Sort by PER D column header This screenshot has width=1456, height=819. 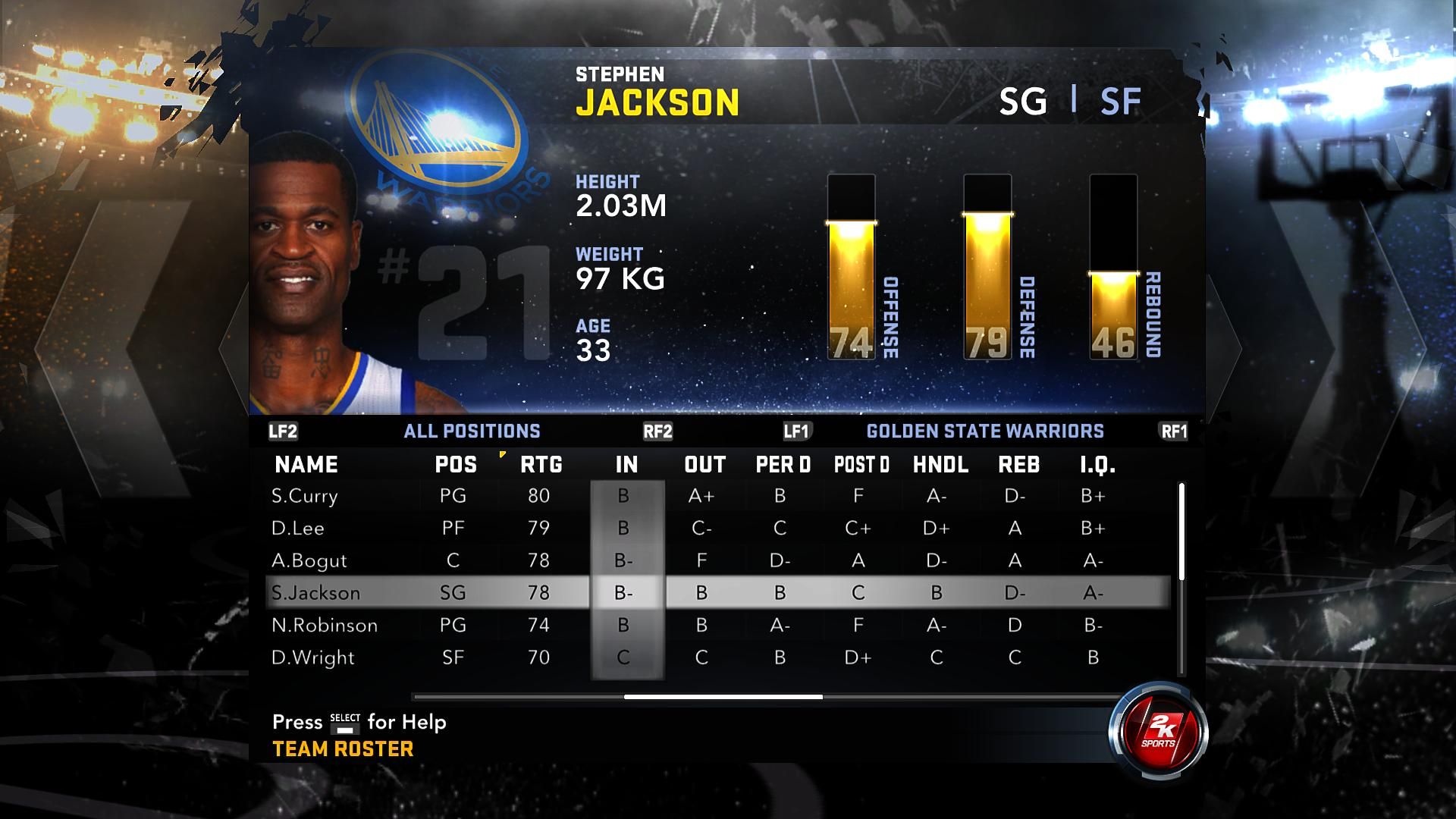[x=783, y=465]
